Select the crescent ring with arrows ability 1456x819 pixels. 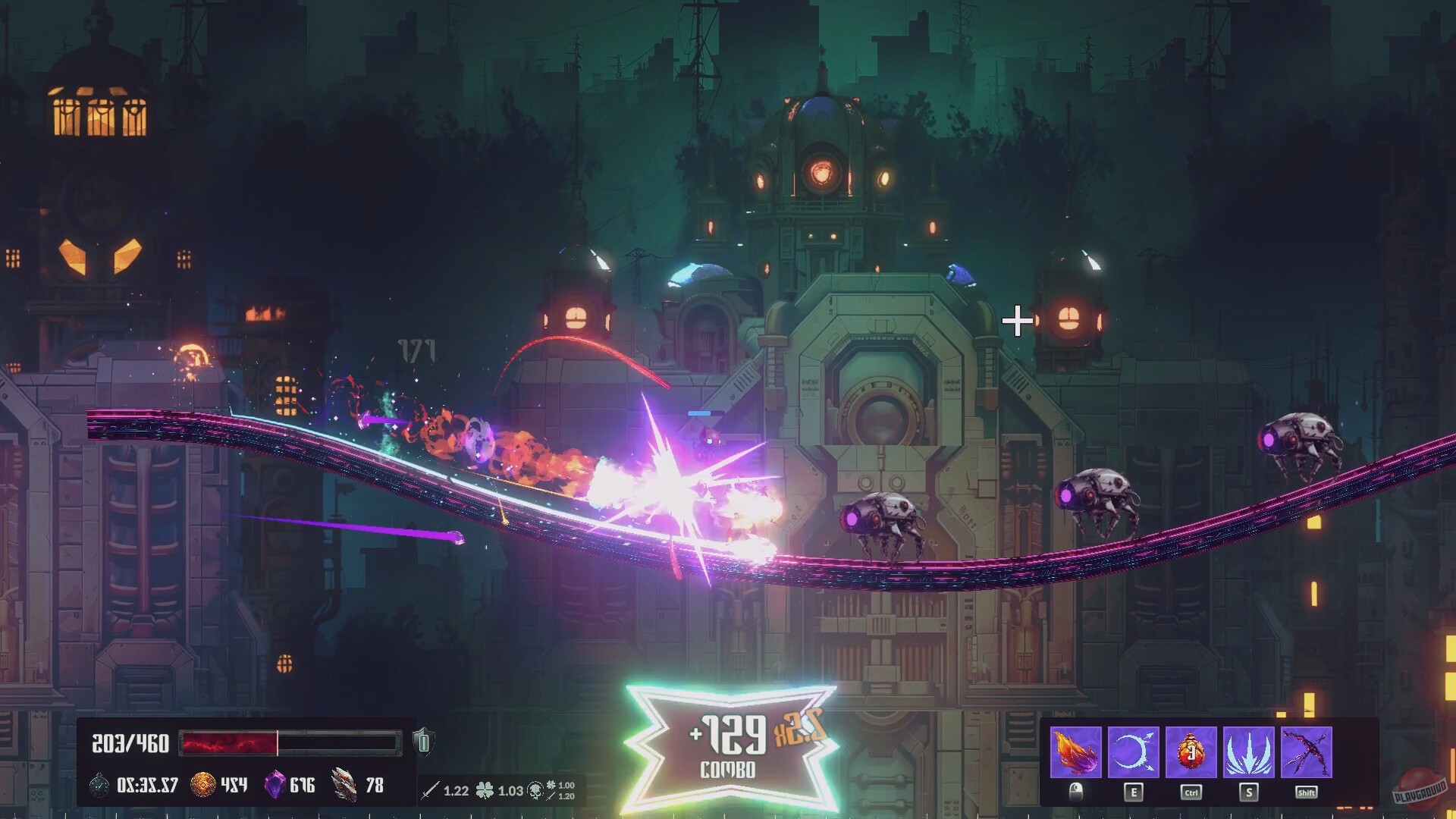coord(1133,752)
